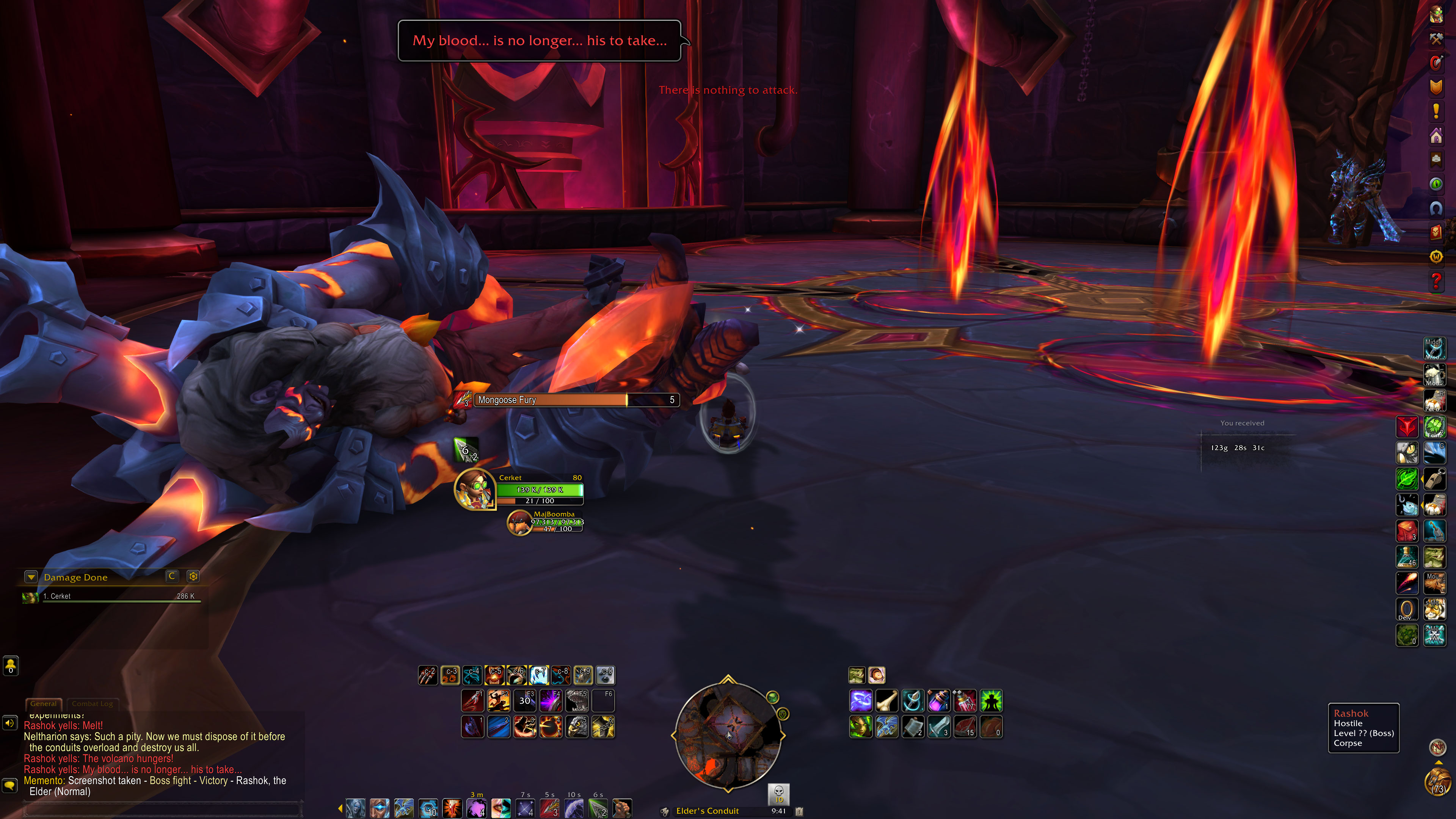Open the Adventure Guide skull book
Image resolution: width=1456 pixels, height=819 pixels.
point(1436,232)
